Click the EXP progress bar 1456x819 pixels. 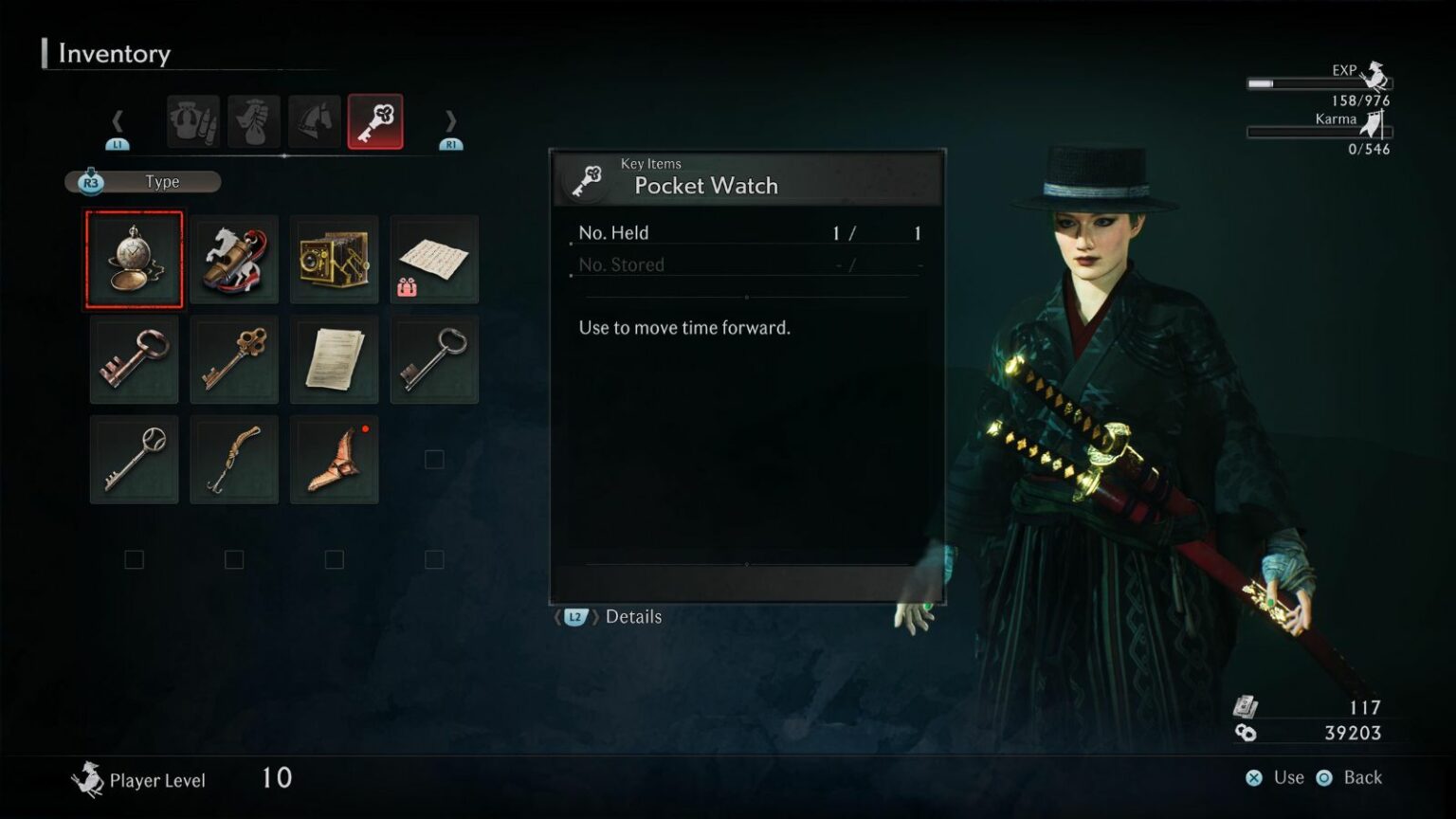[x=1319, y=83]
